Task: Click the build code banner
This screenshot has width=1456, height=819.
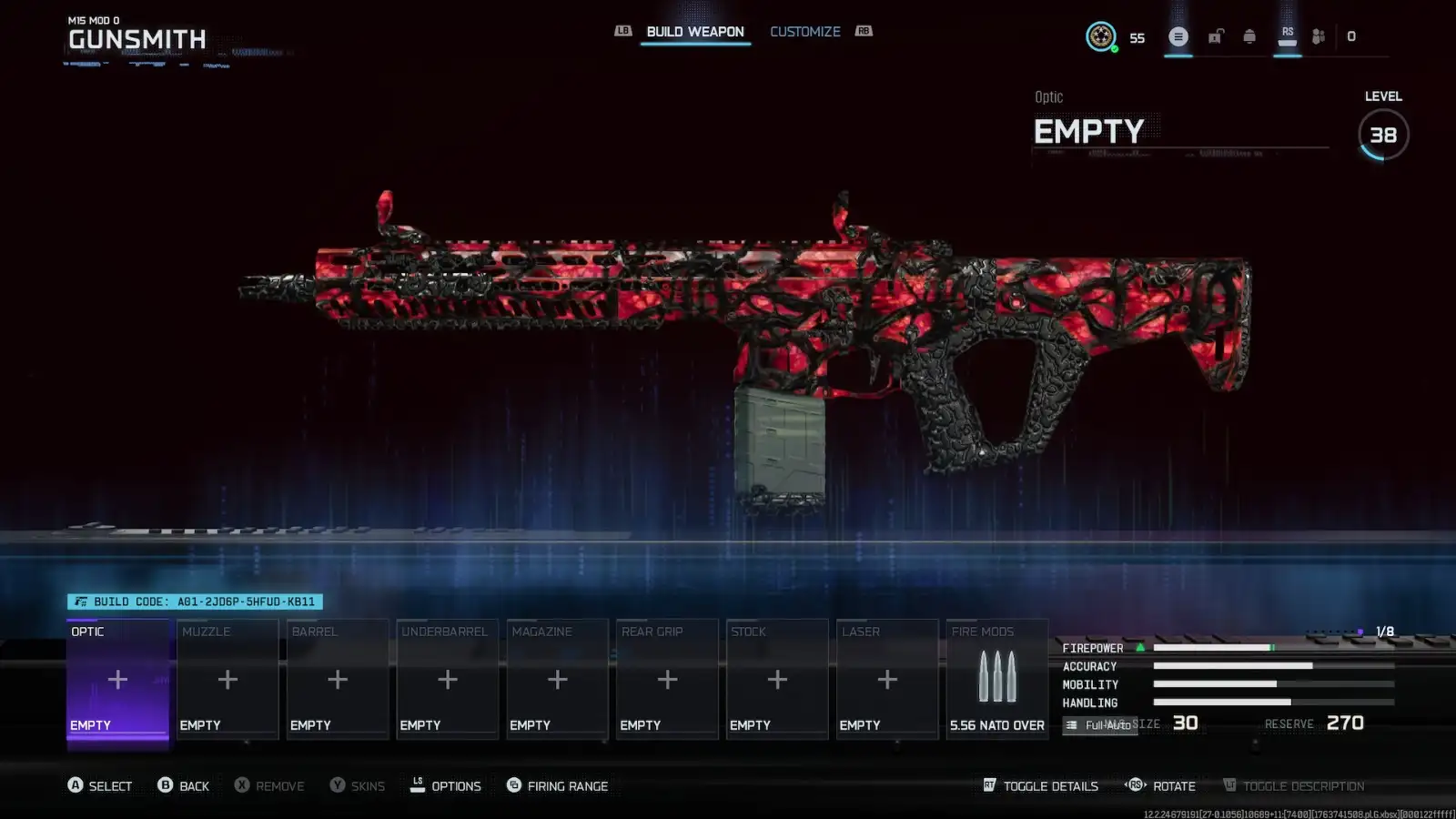Action: (x=195, y=602)
